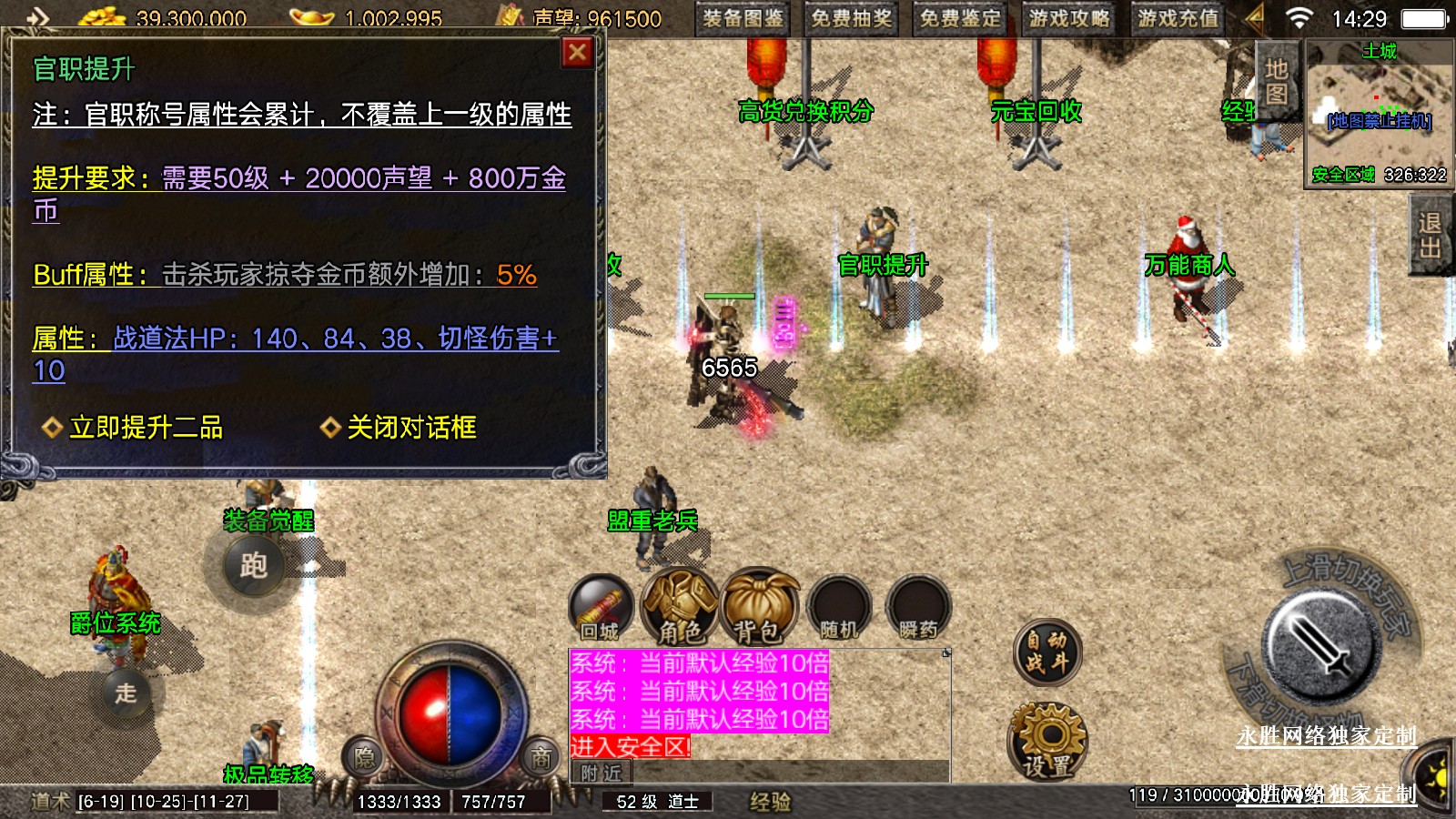Open 设置 gear settings

[1047, 742]
